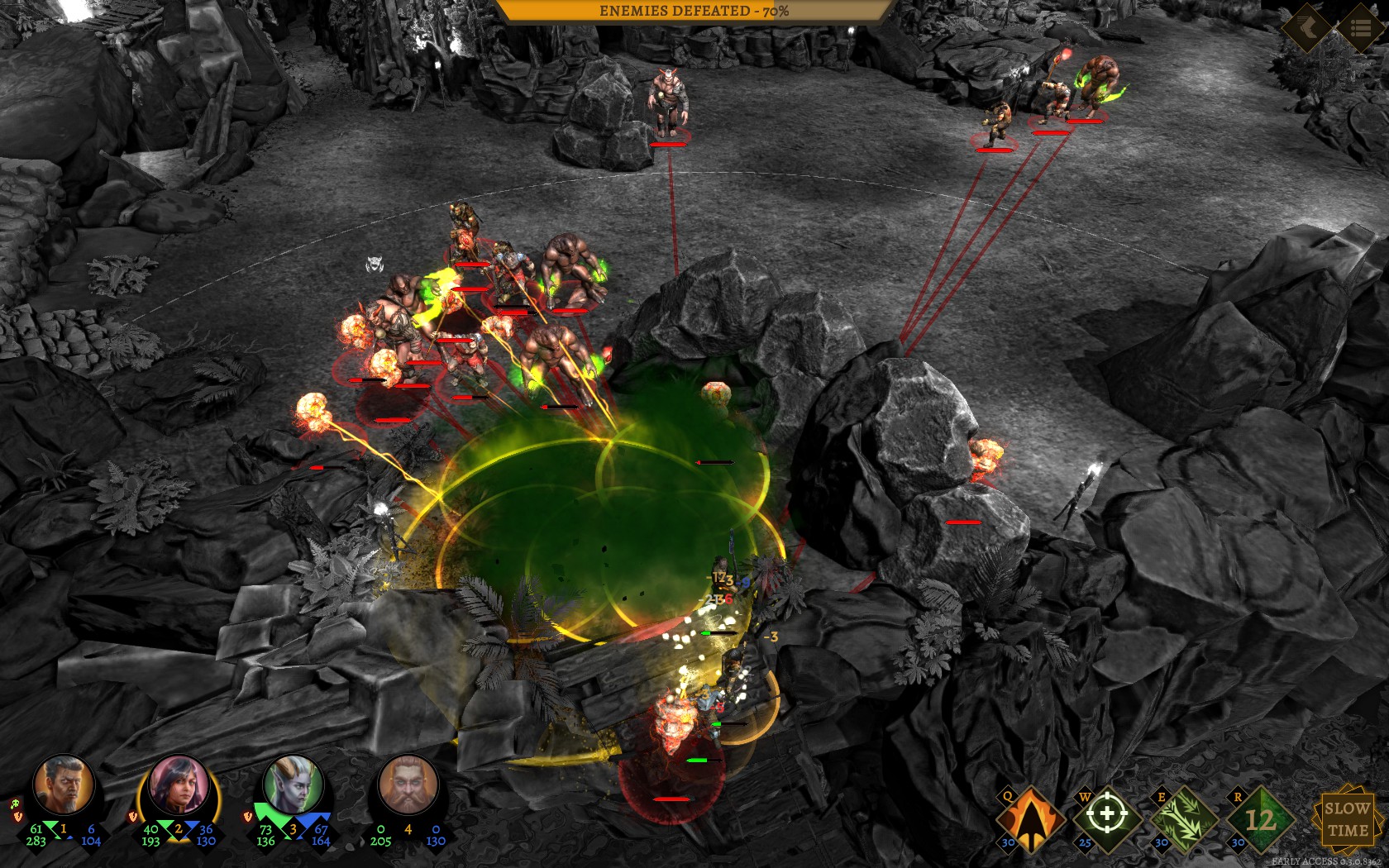Viewport: 1389px width, 868px height.
Task: Select the grey-haired goateed hero portrait
Action: coord(65,785)
